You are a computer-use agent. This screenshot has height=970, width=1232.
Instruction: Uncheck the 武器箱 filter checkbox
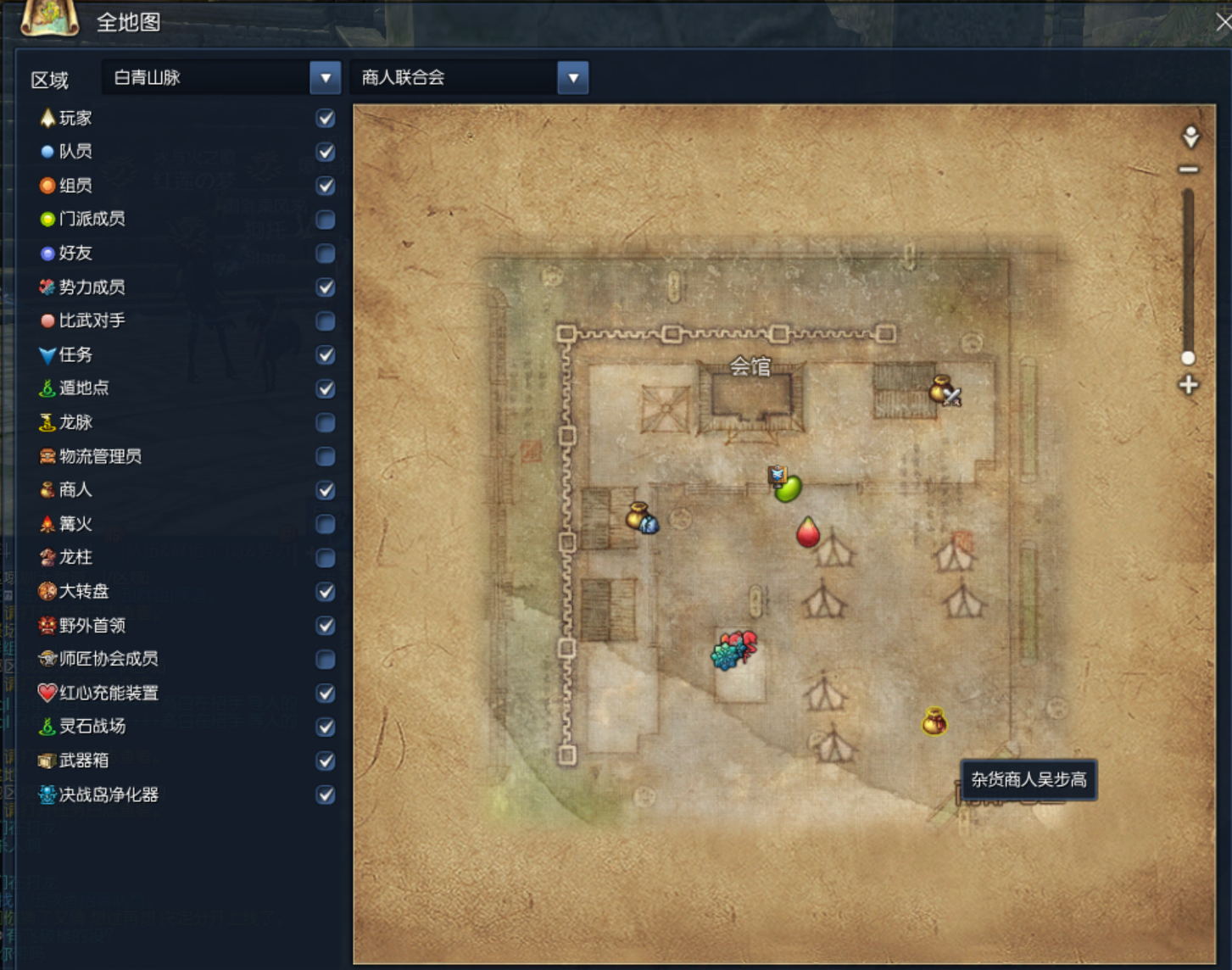click(325, 761)
